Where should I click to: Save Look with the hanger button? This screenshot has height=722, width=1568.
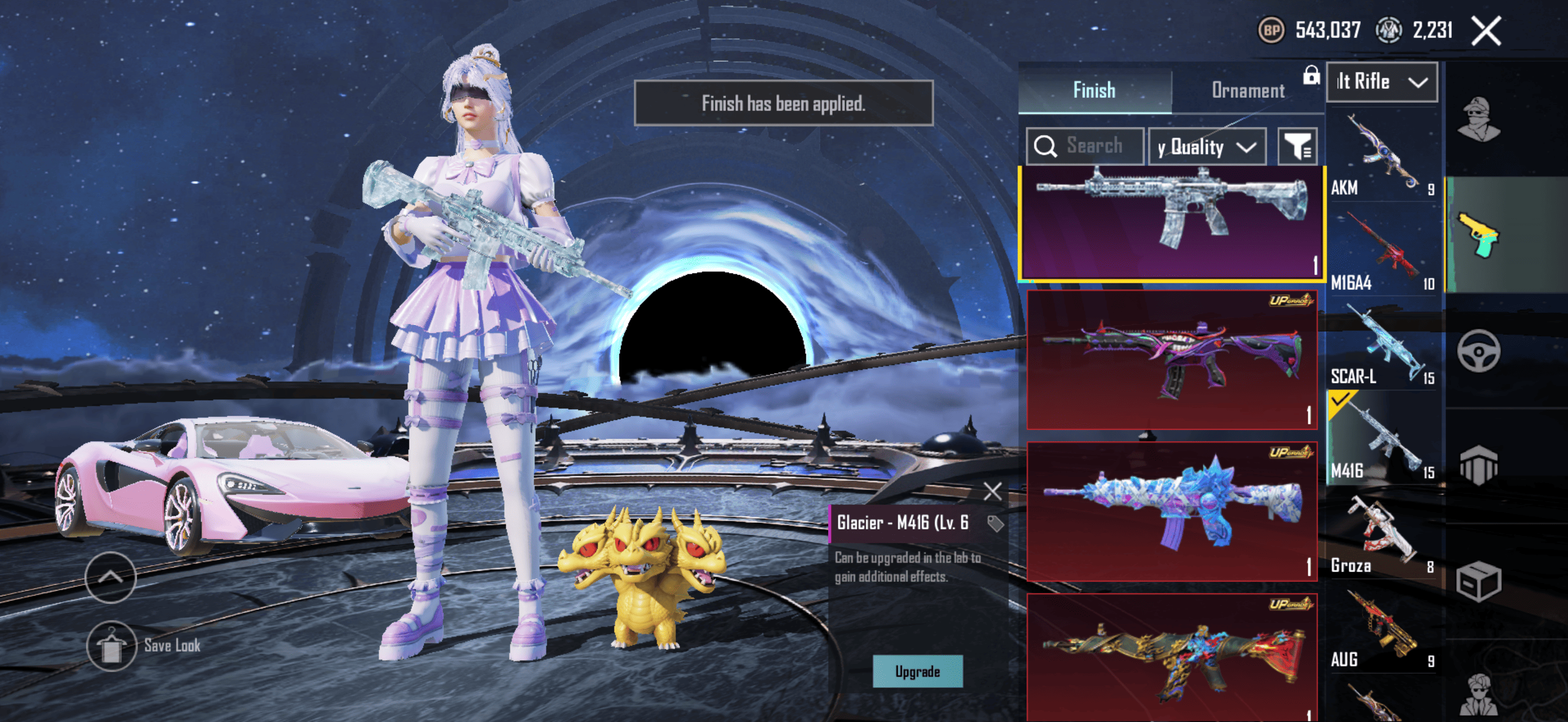pos(110,646)
